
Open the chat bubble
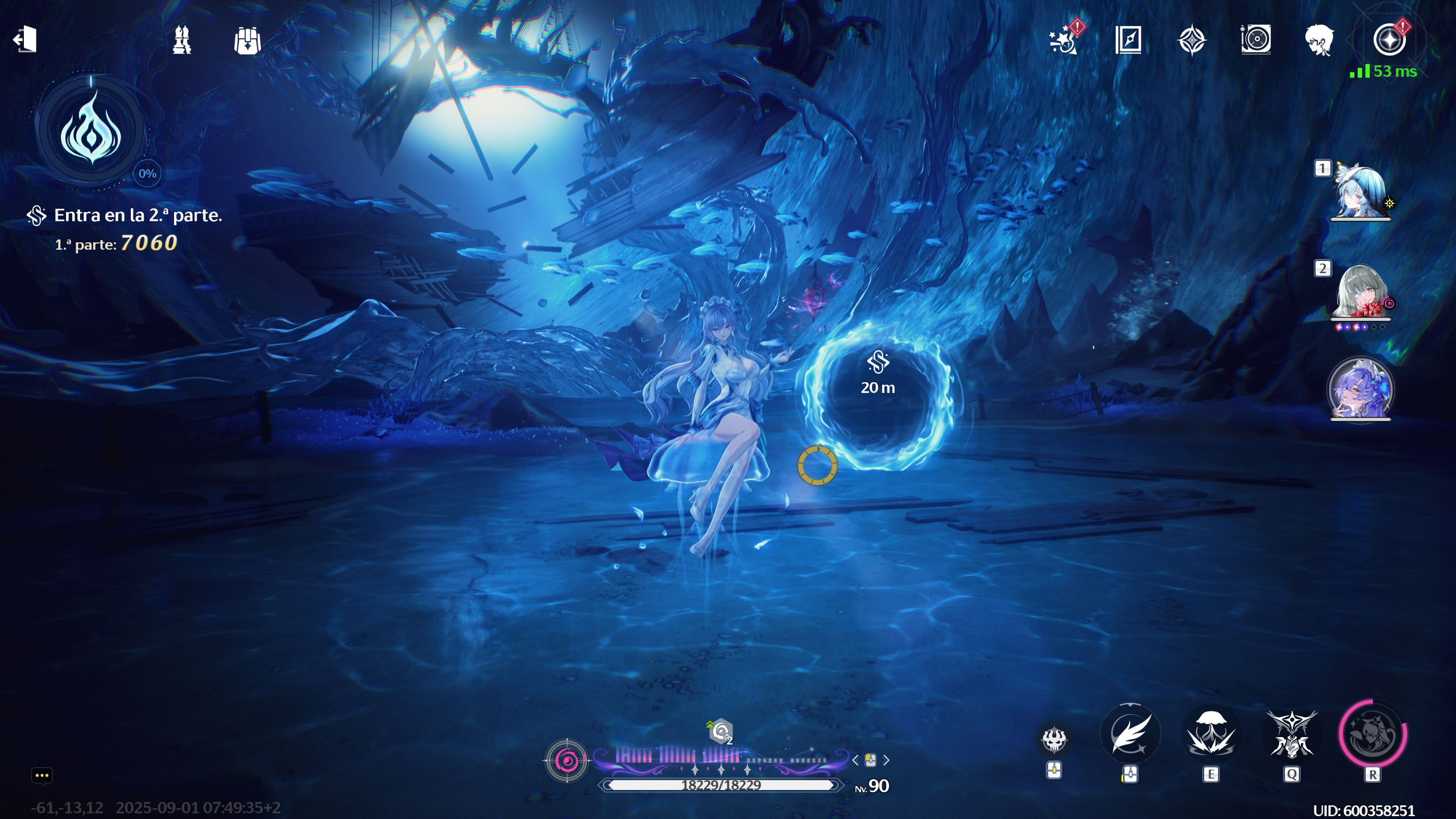[x=42, y=776]
